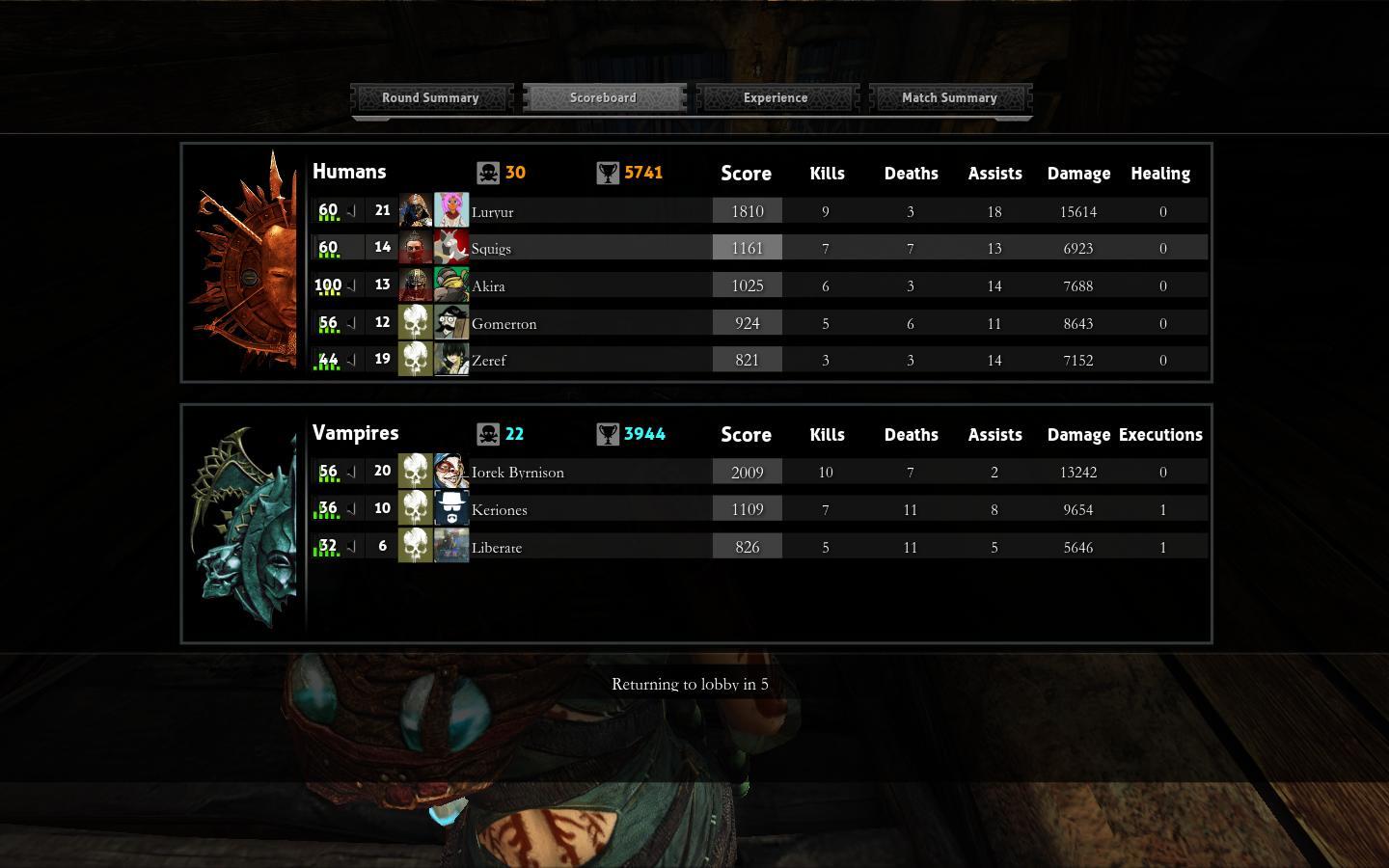Click the Experience button in the top bar

776,97
